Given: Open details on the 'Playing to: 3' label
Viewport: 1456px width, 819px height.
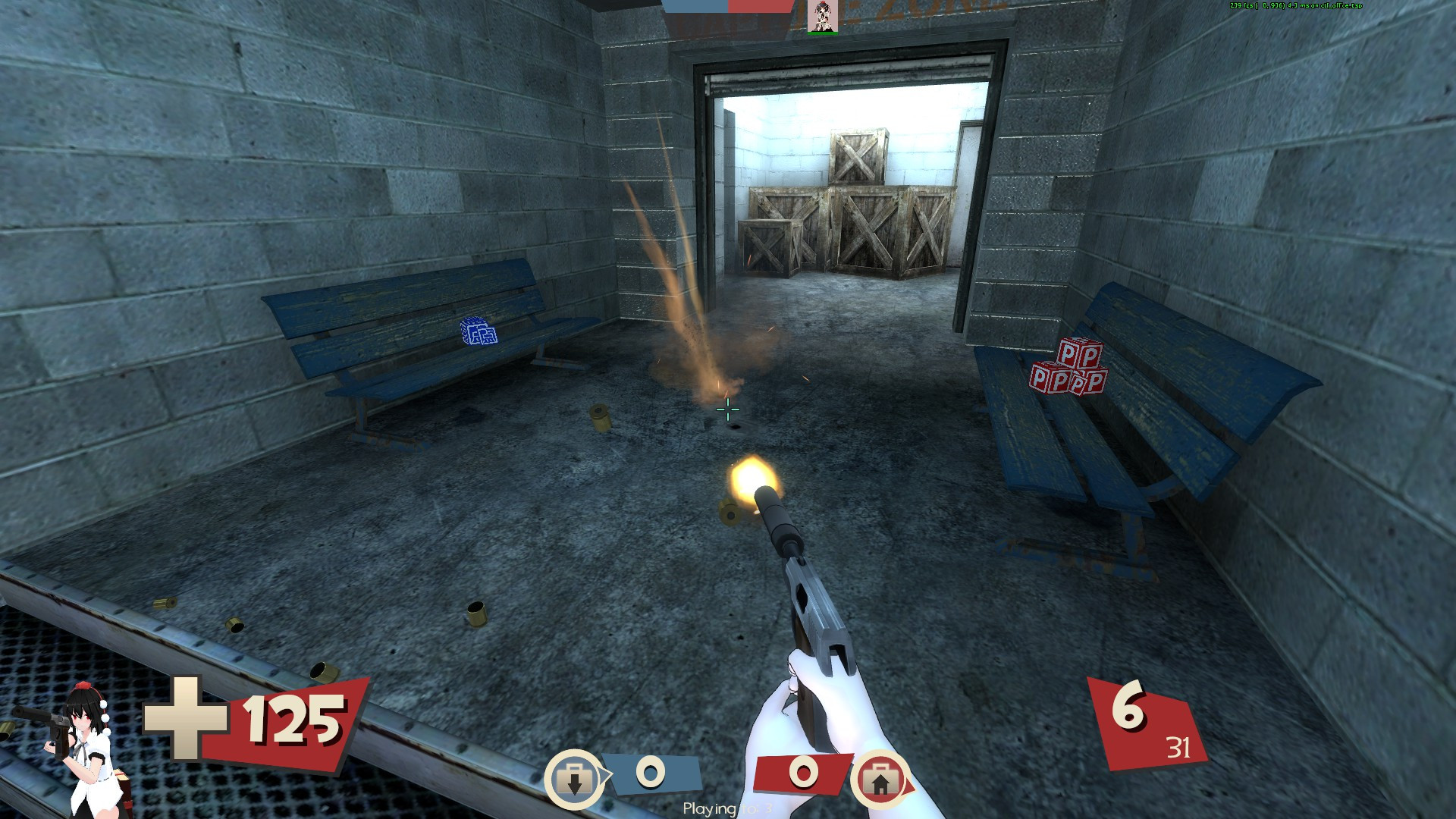Looking at the screenshot, I should tap(726, 808).
